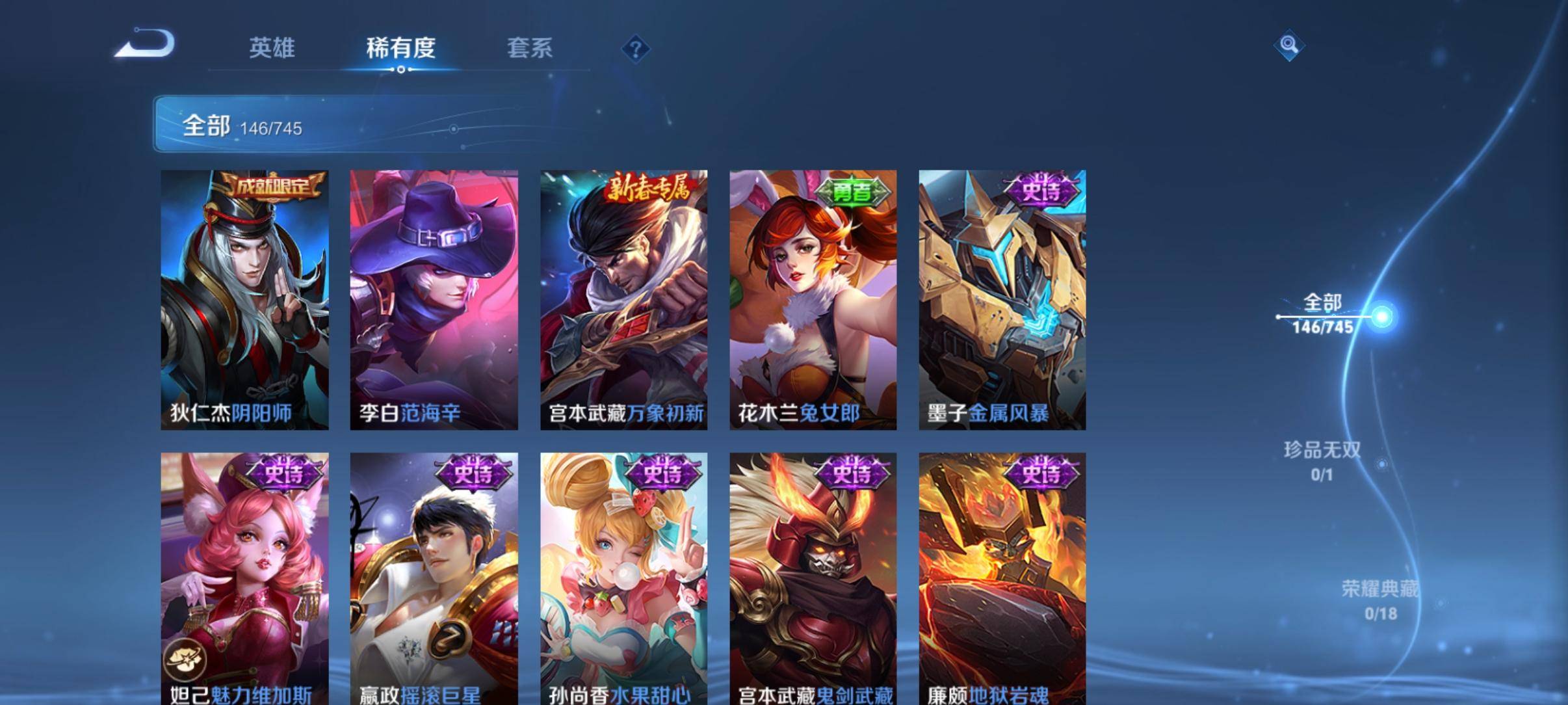Select the 嬴政 摇滚巨星 skin card
This screenshot has height=705, width=1568.
point(434,579)
